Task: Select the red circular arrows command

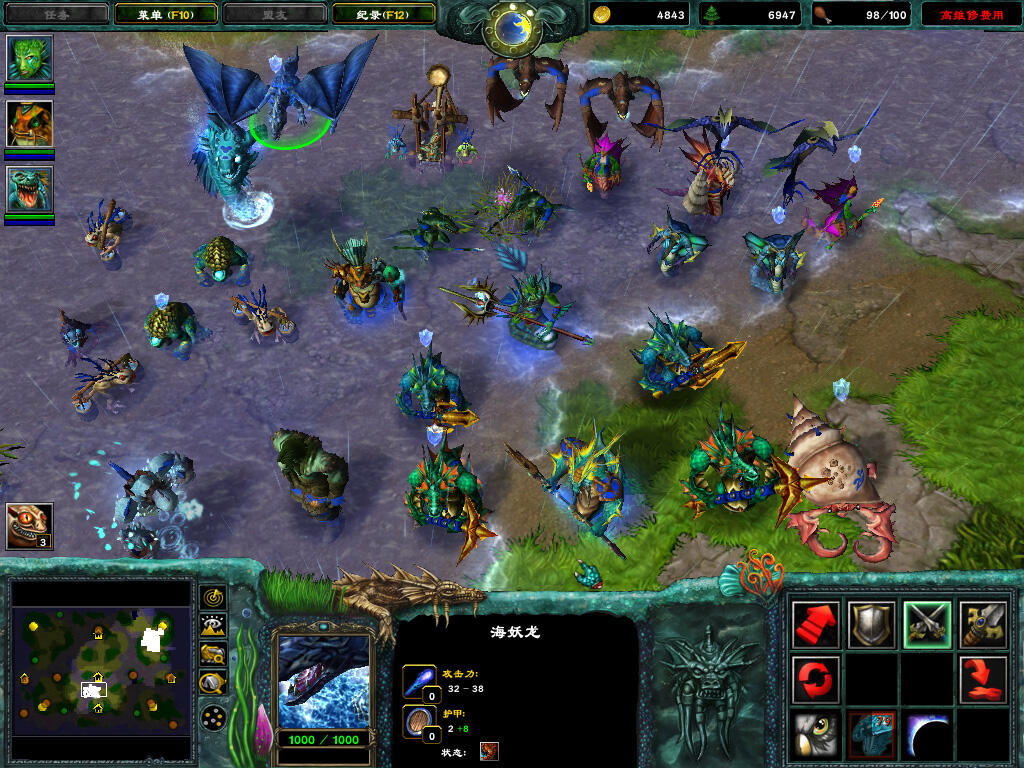Action: [x=815, y=679]
